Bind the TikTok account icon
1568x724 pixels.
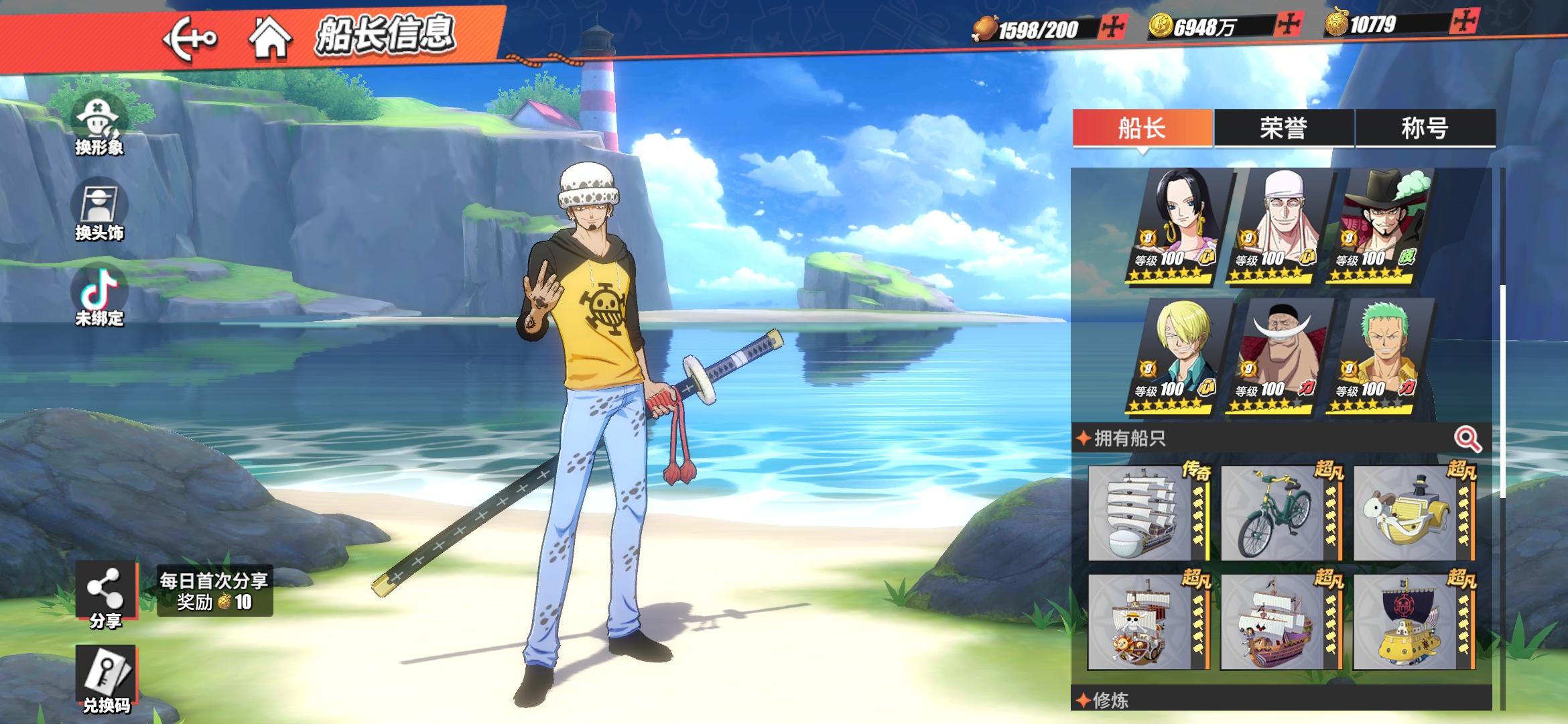pyautogui.click(x=99, y=296)
